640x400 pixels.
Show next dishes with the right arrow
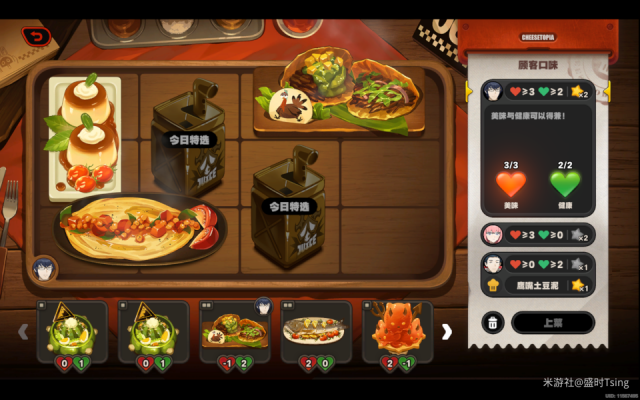pos(447,331)
